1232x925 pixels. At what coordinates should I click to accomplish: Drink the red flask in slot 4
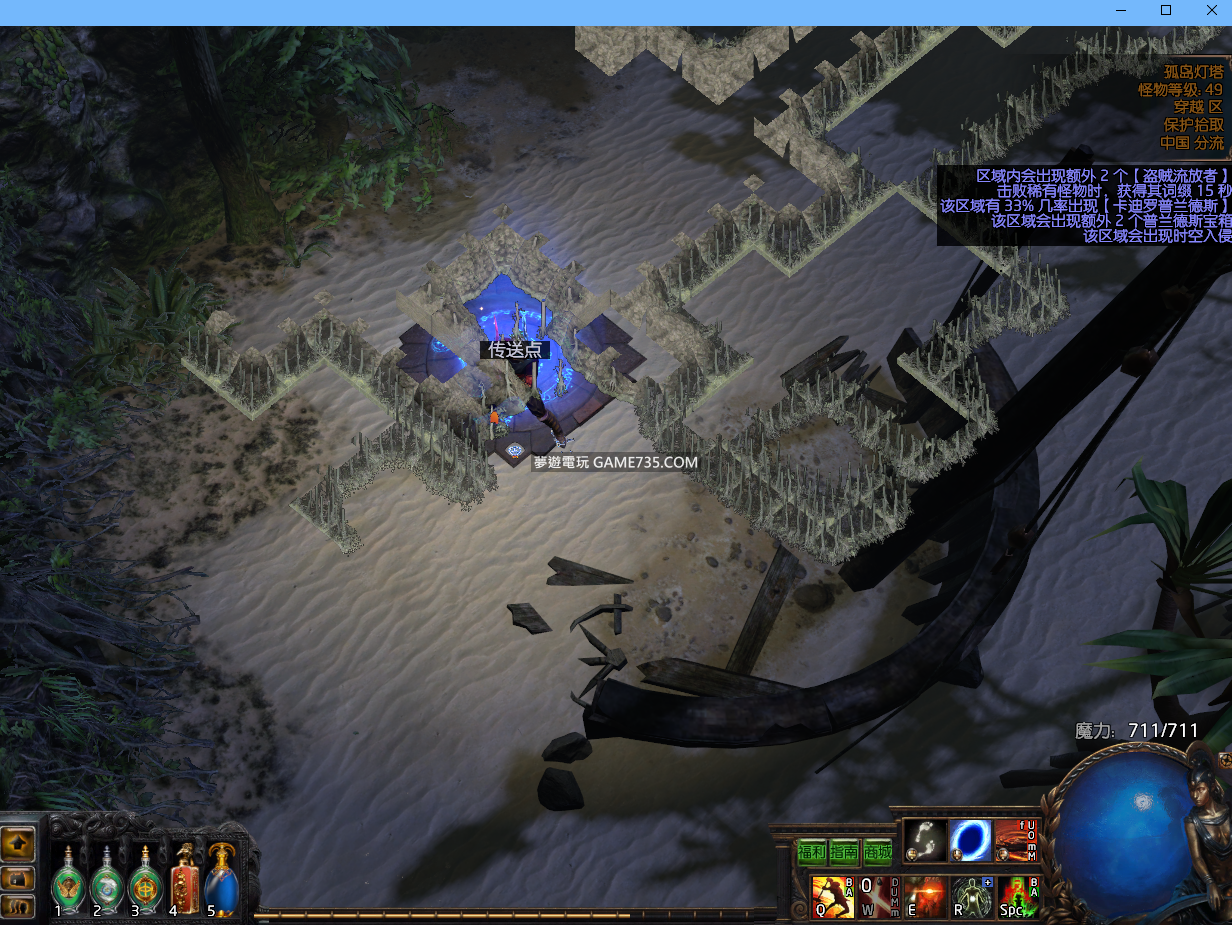(184, 881)
